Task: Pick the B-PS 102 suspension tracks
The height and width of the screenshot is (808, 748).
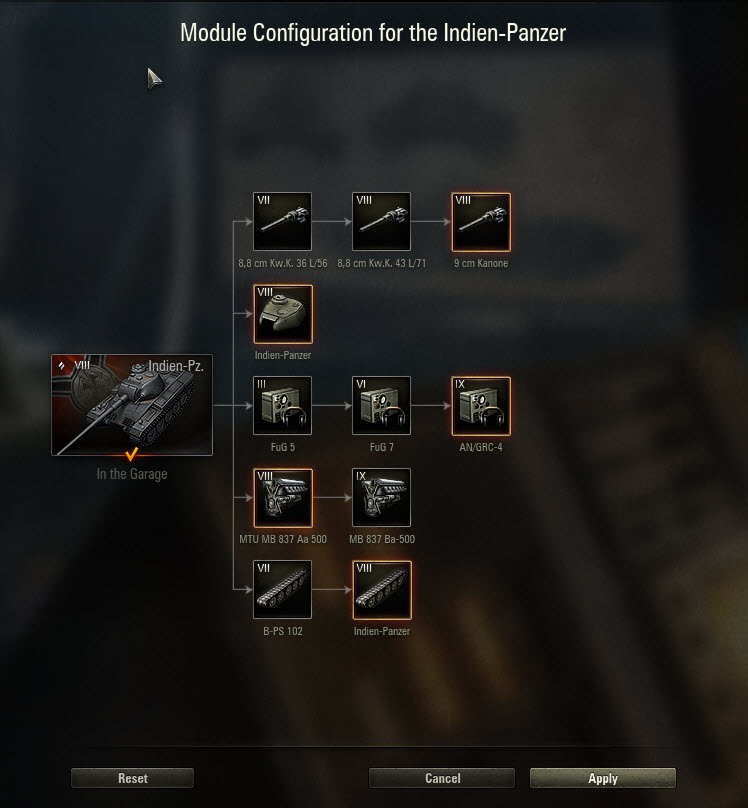Action: coord(282,590)
